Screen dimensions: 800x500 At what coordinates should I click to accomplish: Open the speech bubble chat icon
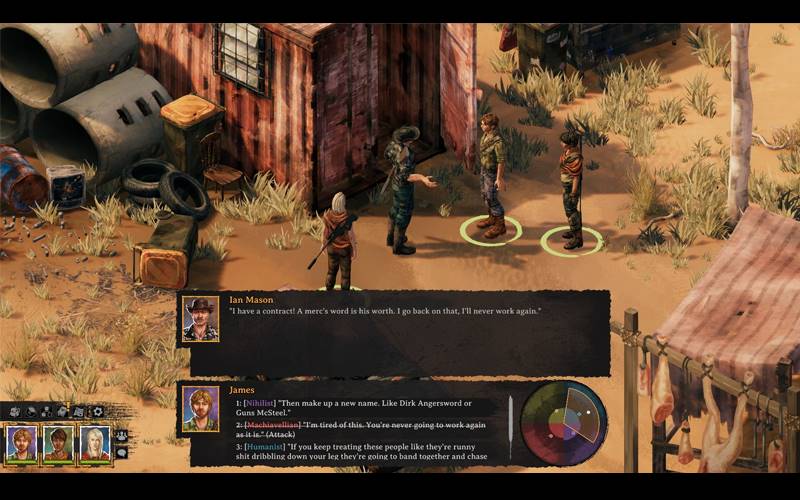click(x=122, y=452)
